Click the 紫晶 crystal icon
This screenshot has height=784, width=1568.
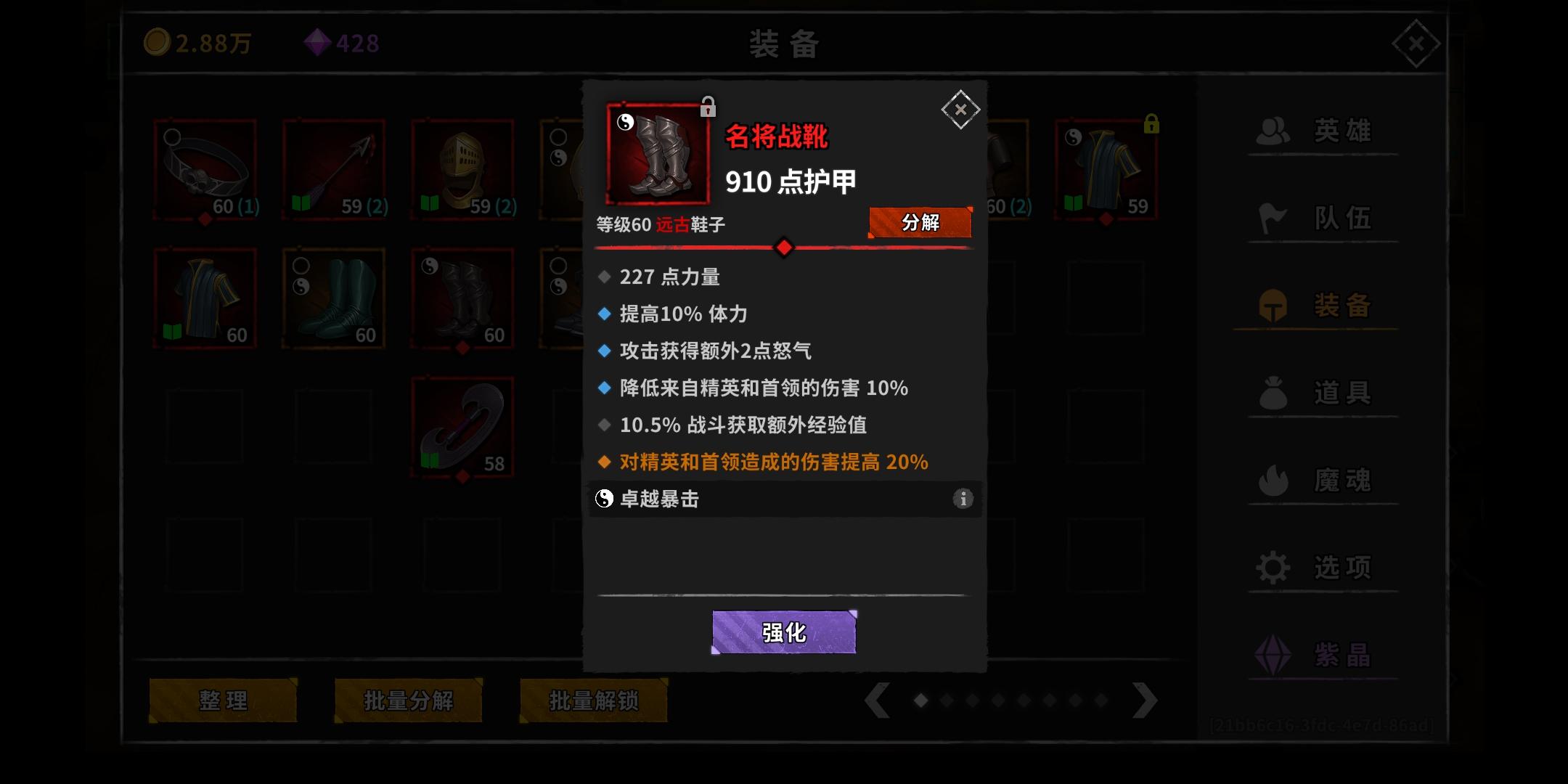coord(1273,653)
